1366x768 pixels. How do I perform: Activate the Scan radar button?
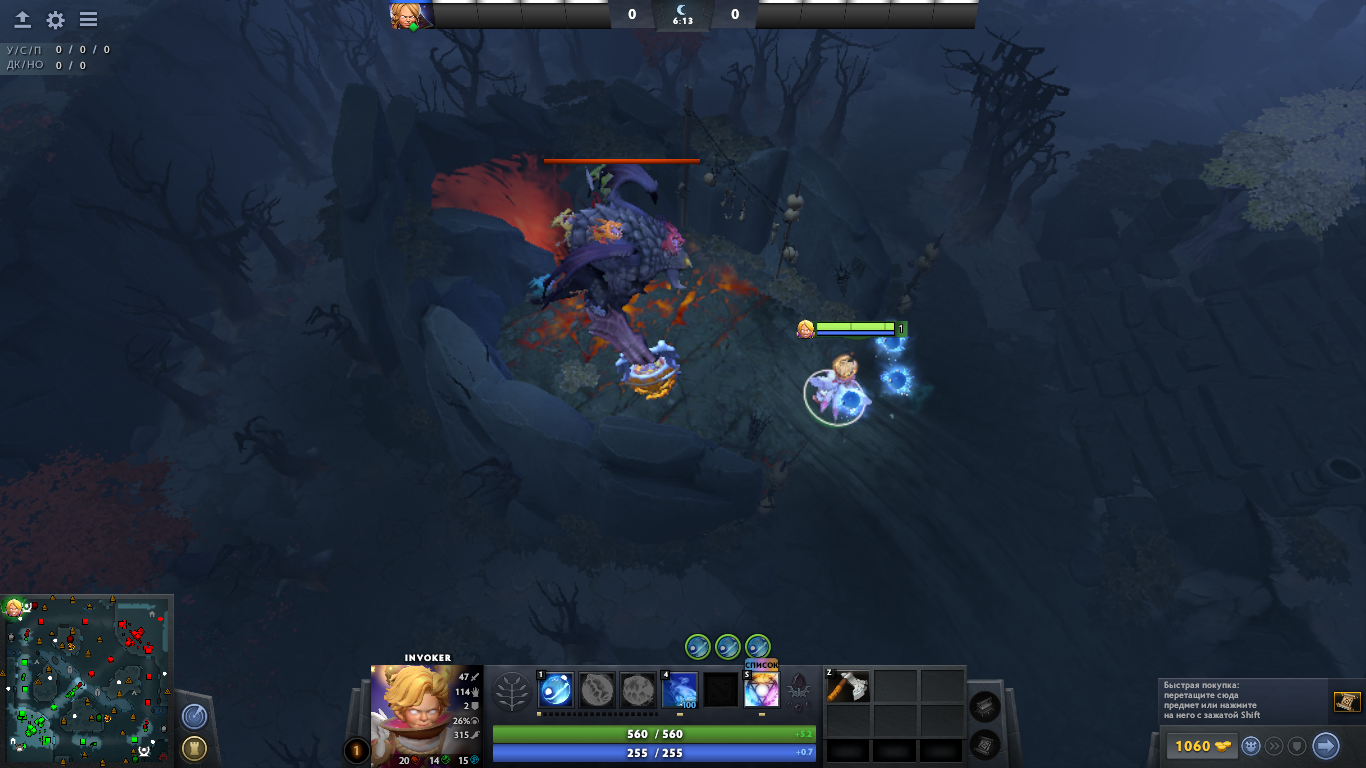(194, 716)
